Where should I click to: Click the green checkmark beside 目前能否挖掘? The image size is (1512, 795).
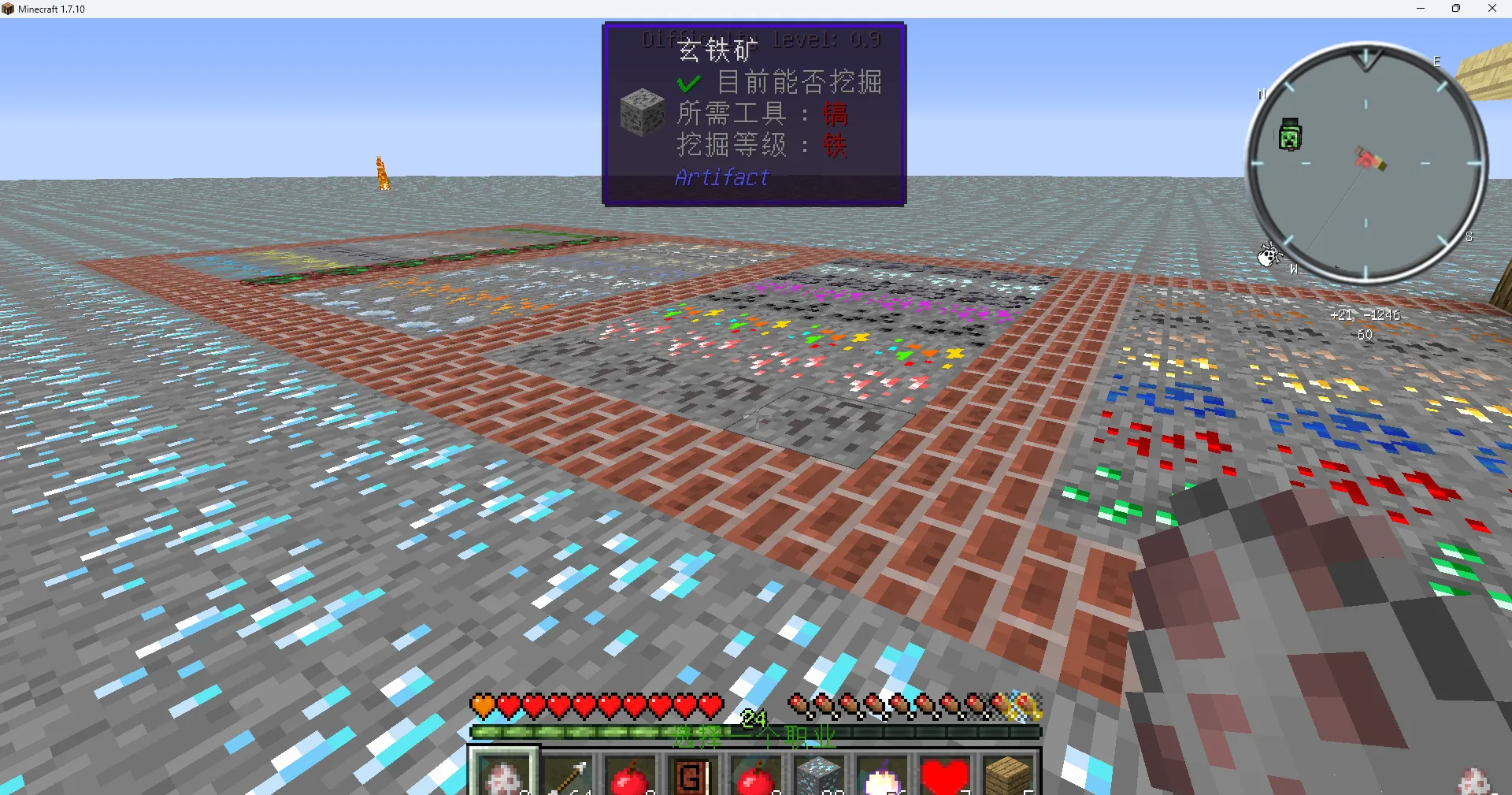click(x=688, y=81)
